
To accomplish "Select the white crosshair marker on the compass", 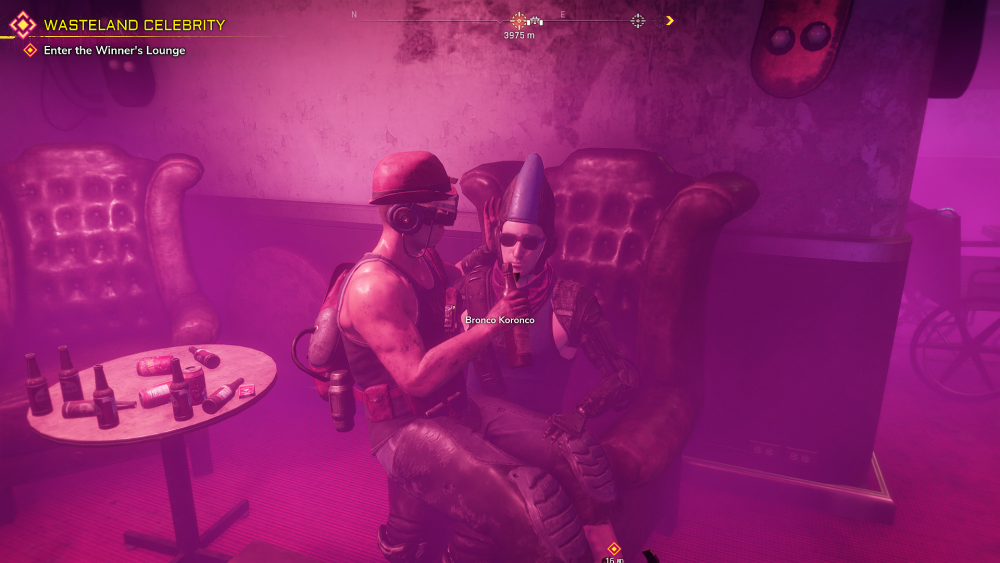I will coord(637,20).
